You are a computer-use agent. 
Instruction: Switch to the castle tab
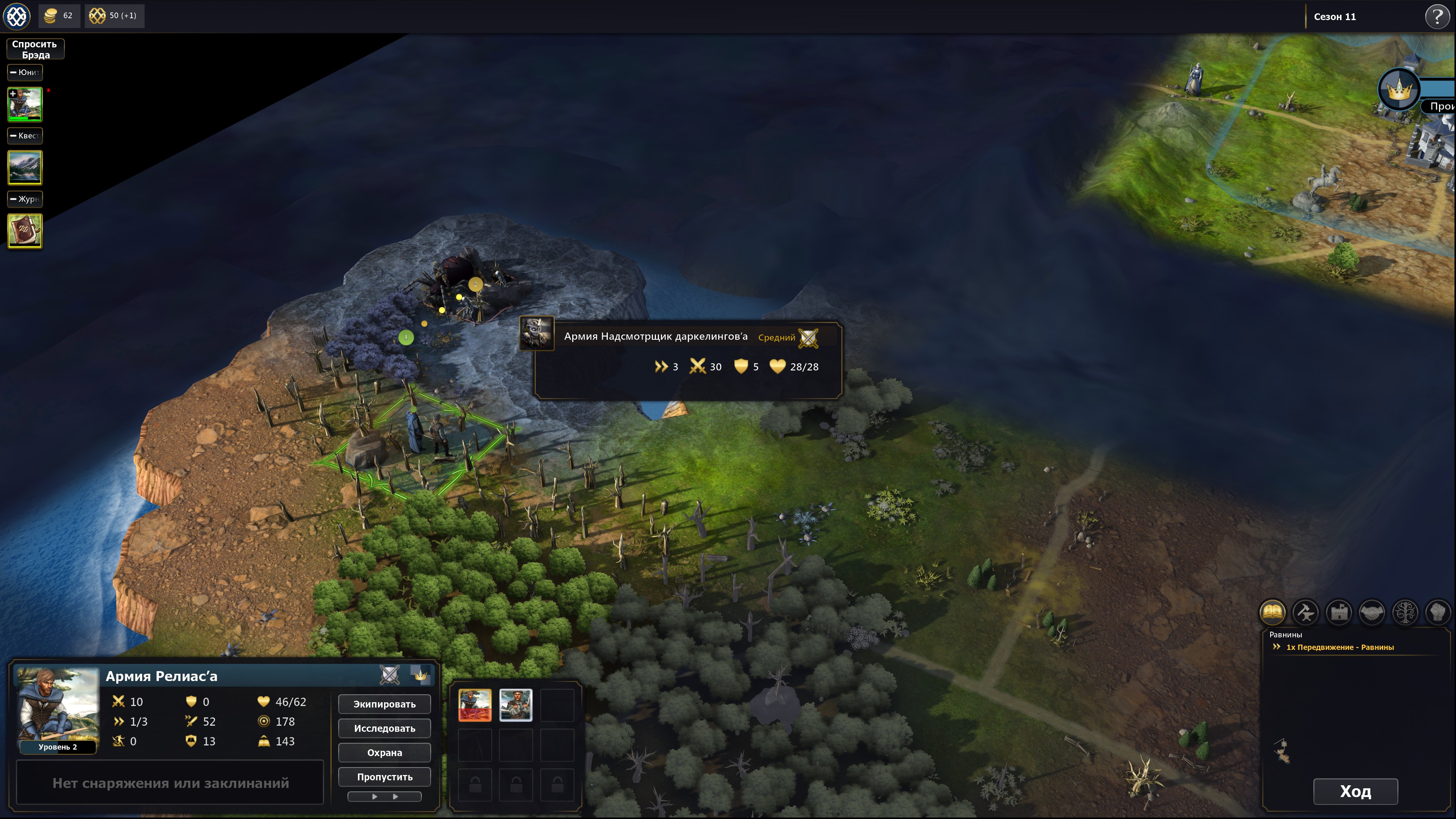(1339, 612)
